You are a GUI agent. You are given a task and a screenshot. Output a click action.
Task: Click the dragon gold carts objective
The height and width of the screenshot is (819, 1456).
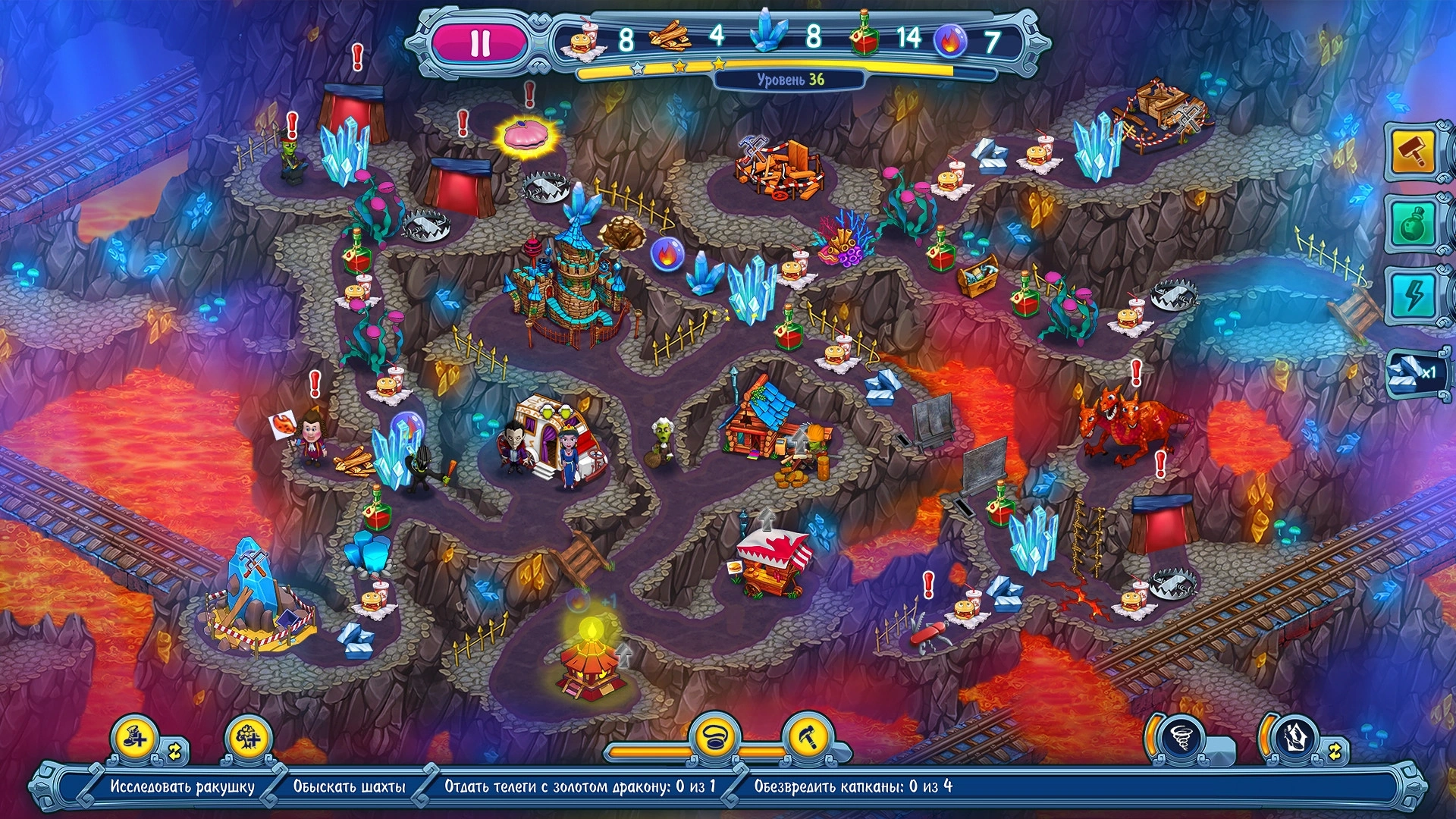pyautogui.click(x=580, y=786)
